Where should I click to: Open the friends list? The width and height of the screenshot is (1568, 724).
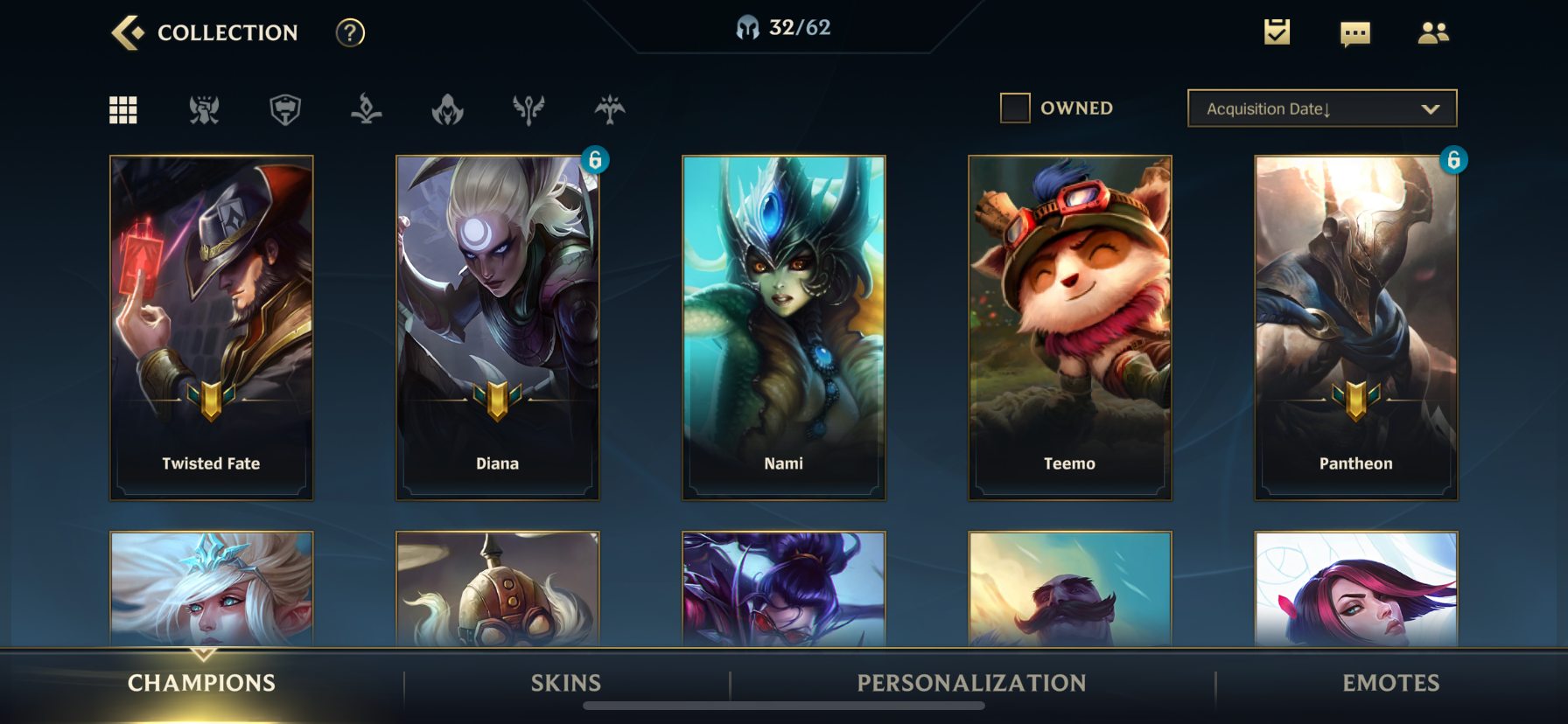(x=1434, y=32)
